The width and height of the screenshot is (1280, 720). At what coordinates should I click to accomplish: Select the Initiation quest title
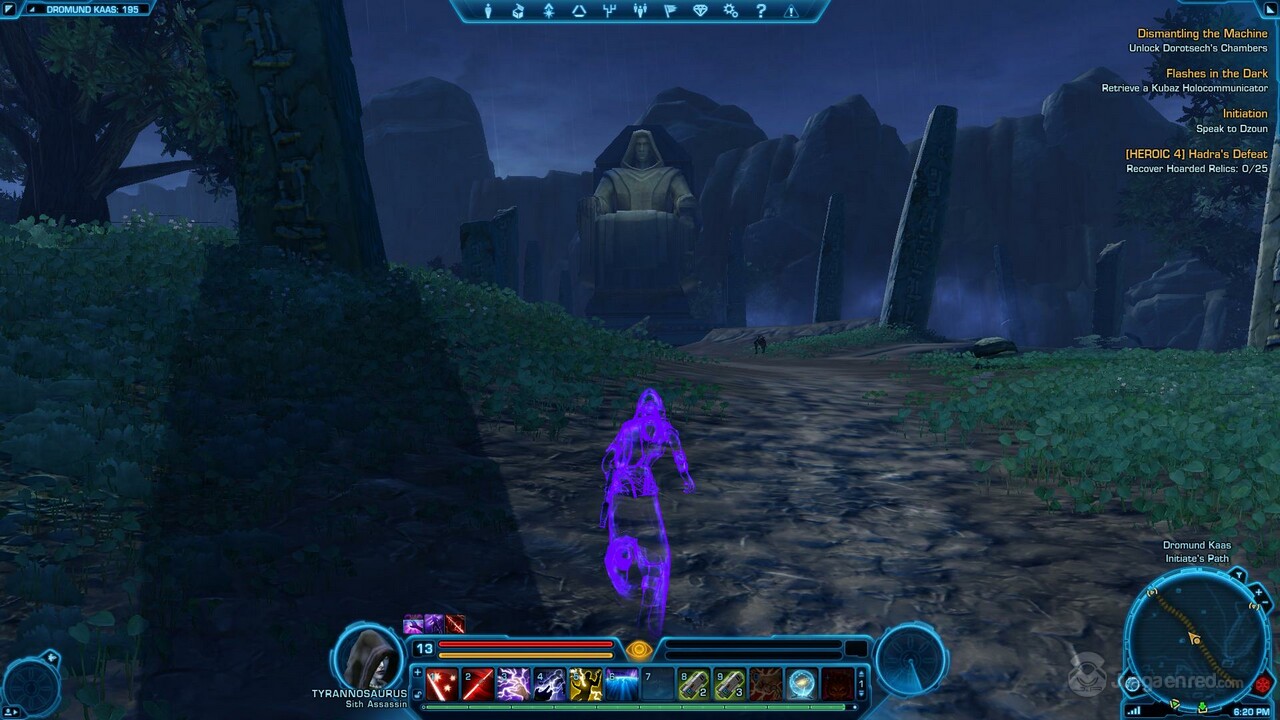[x=1245, y=113]
